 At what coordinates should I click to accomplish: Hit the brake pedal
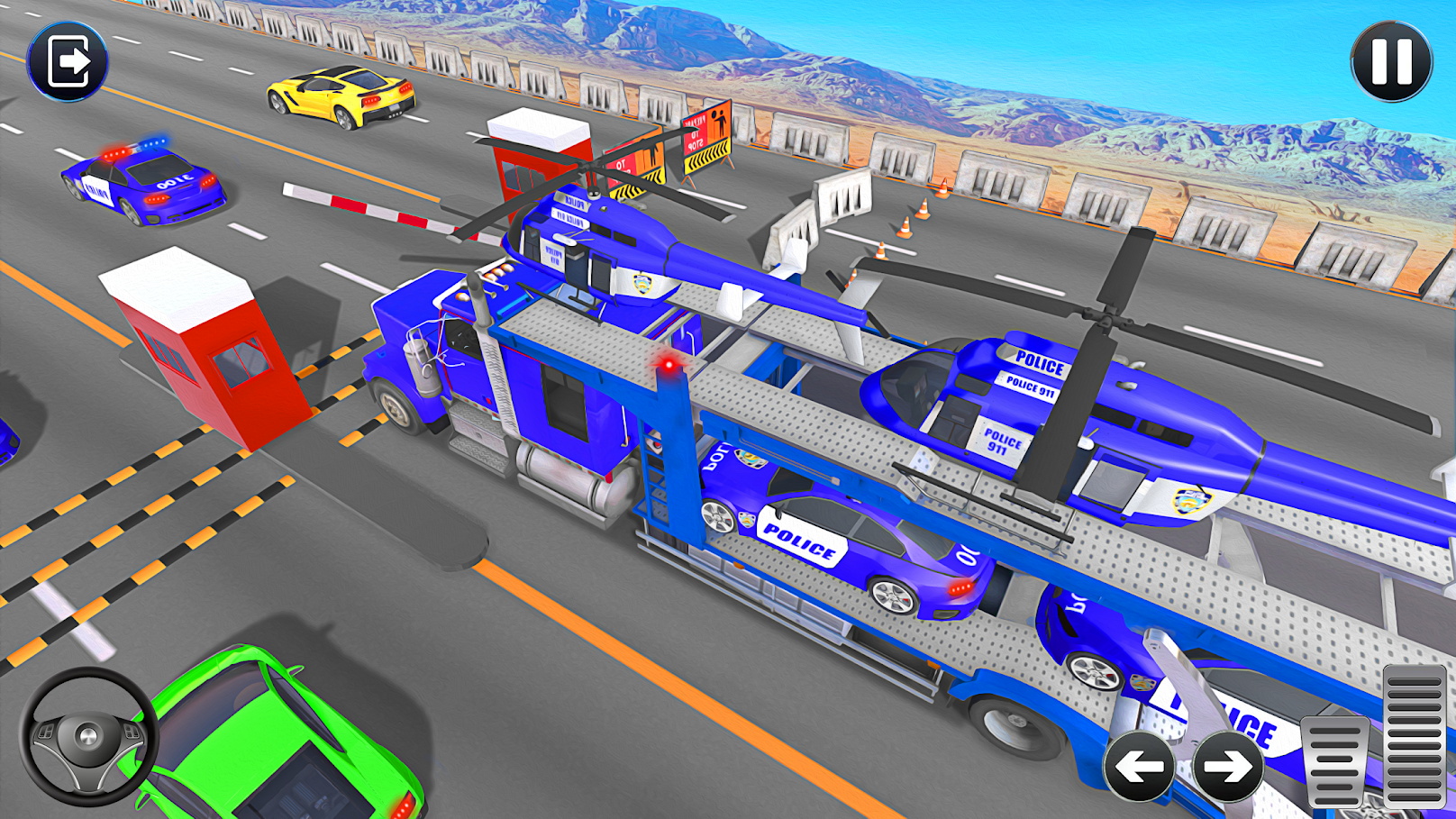tap(1335, 761)
